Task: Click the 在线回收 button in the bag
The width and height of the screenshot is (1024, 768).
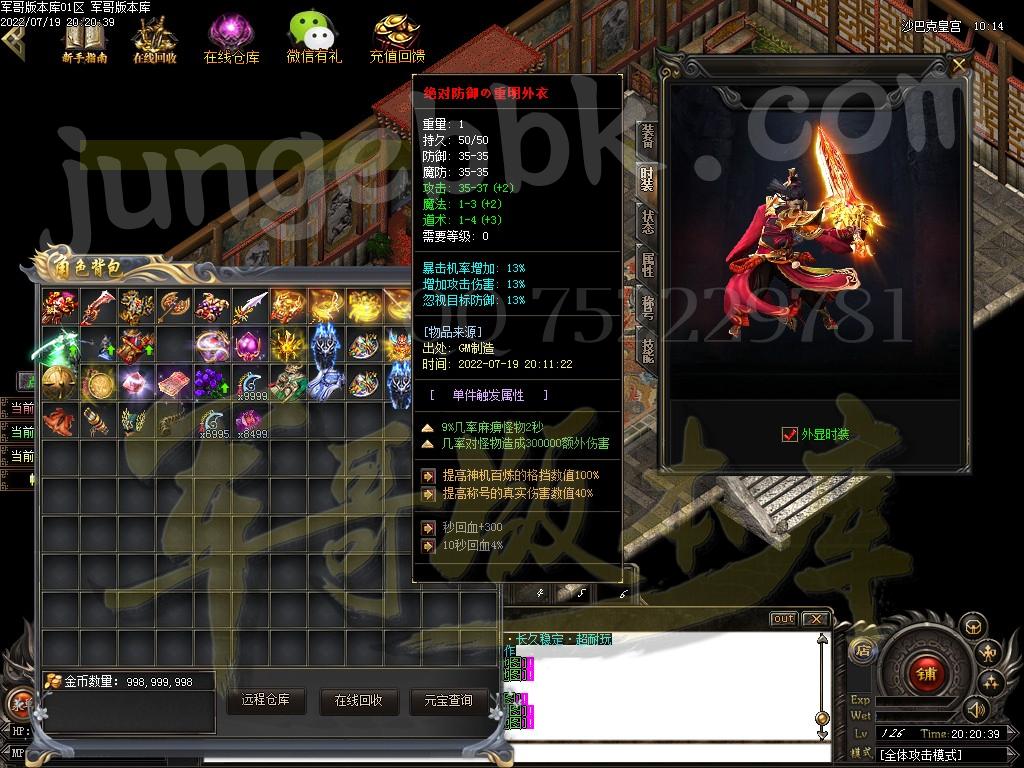Action: tap(358, 700)
